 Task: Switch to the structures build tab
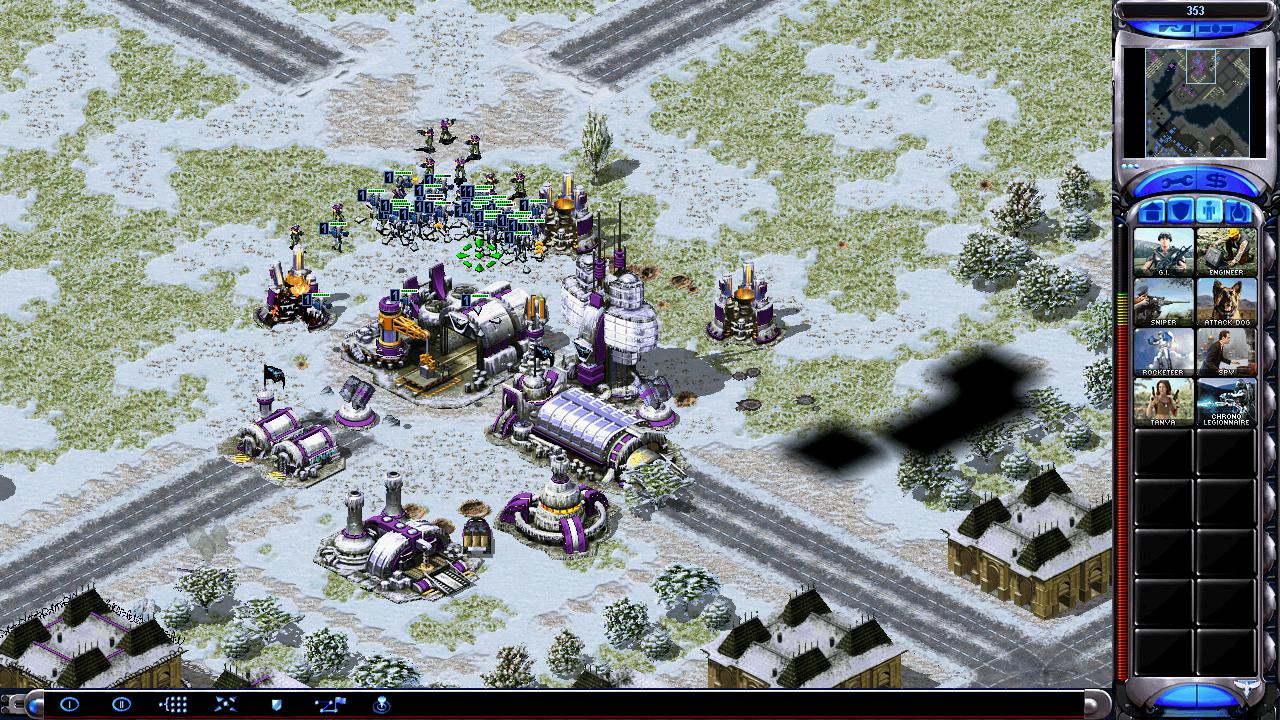click(1152, 212)
